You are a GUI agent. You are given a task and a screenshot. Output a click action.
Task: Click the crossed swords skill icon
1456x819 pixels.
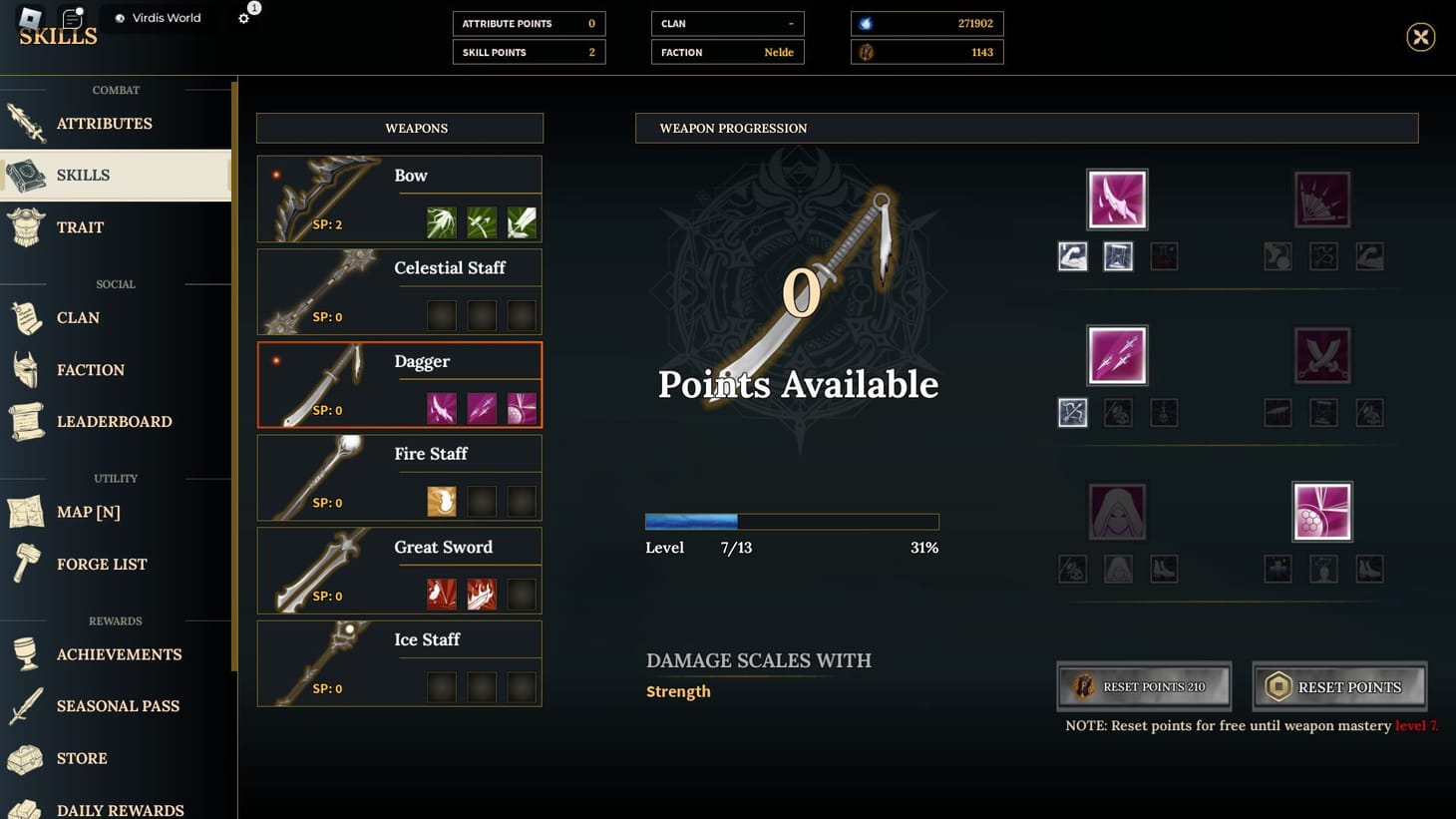point(1322,354)
